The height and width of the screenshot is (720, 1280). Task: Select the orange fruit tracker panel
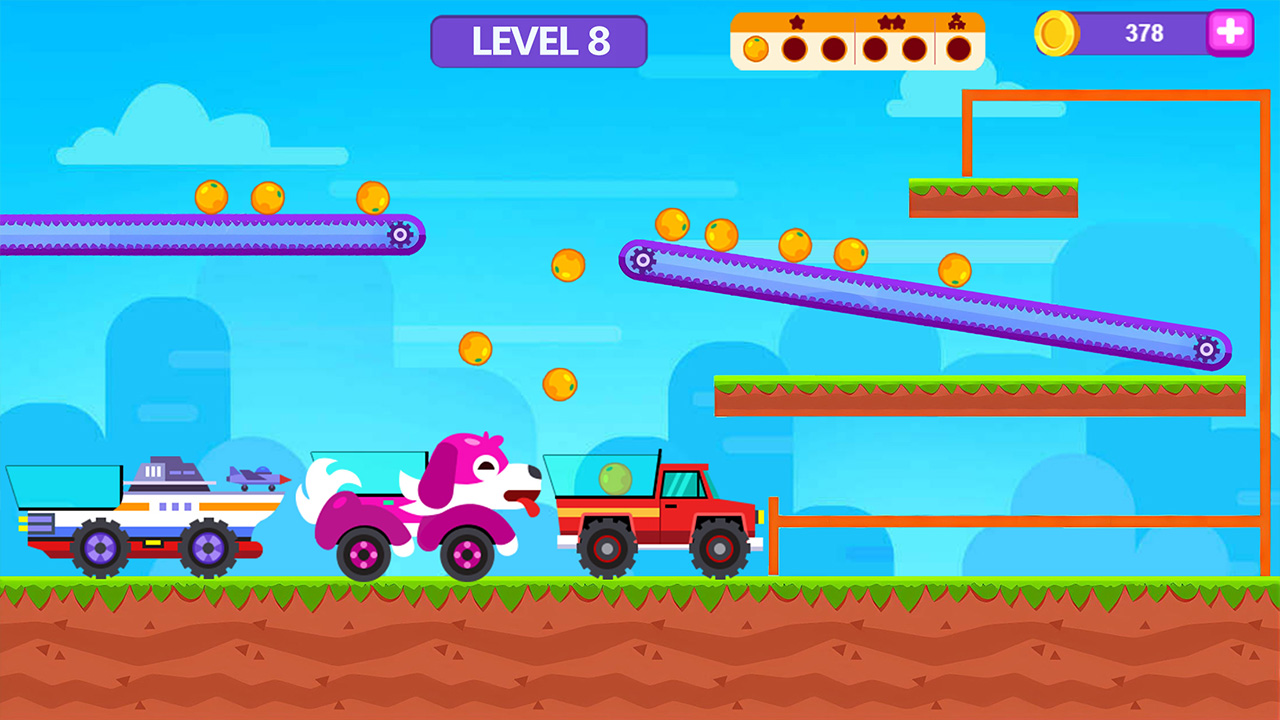858,38
